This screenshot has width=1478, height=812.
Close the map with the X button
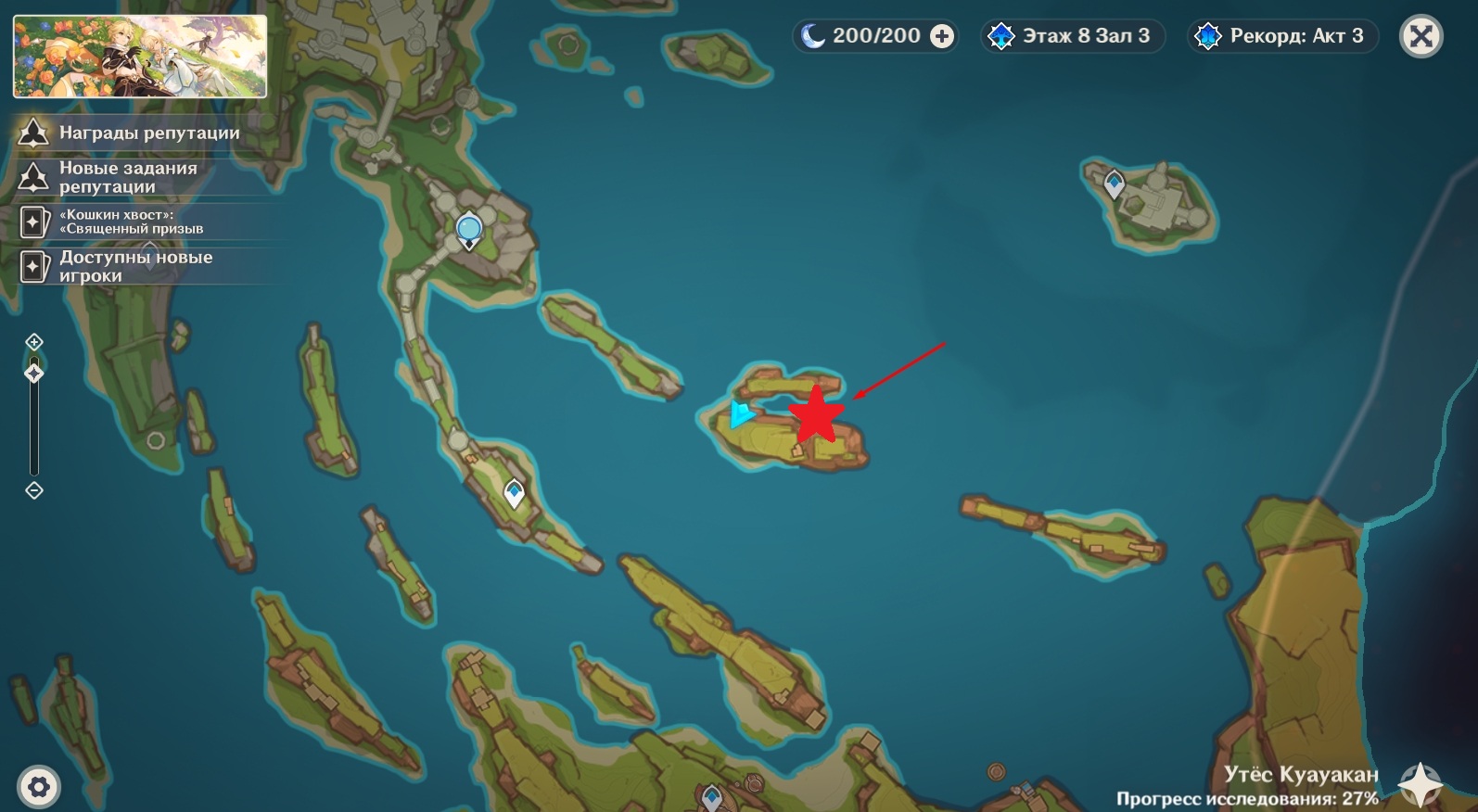point(1421,37)
